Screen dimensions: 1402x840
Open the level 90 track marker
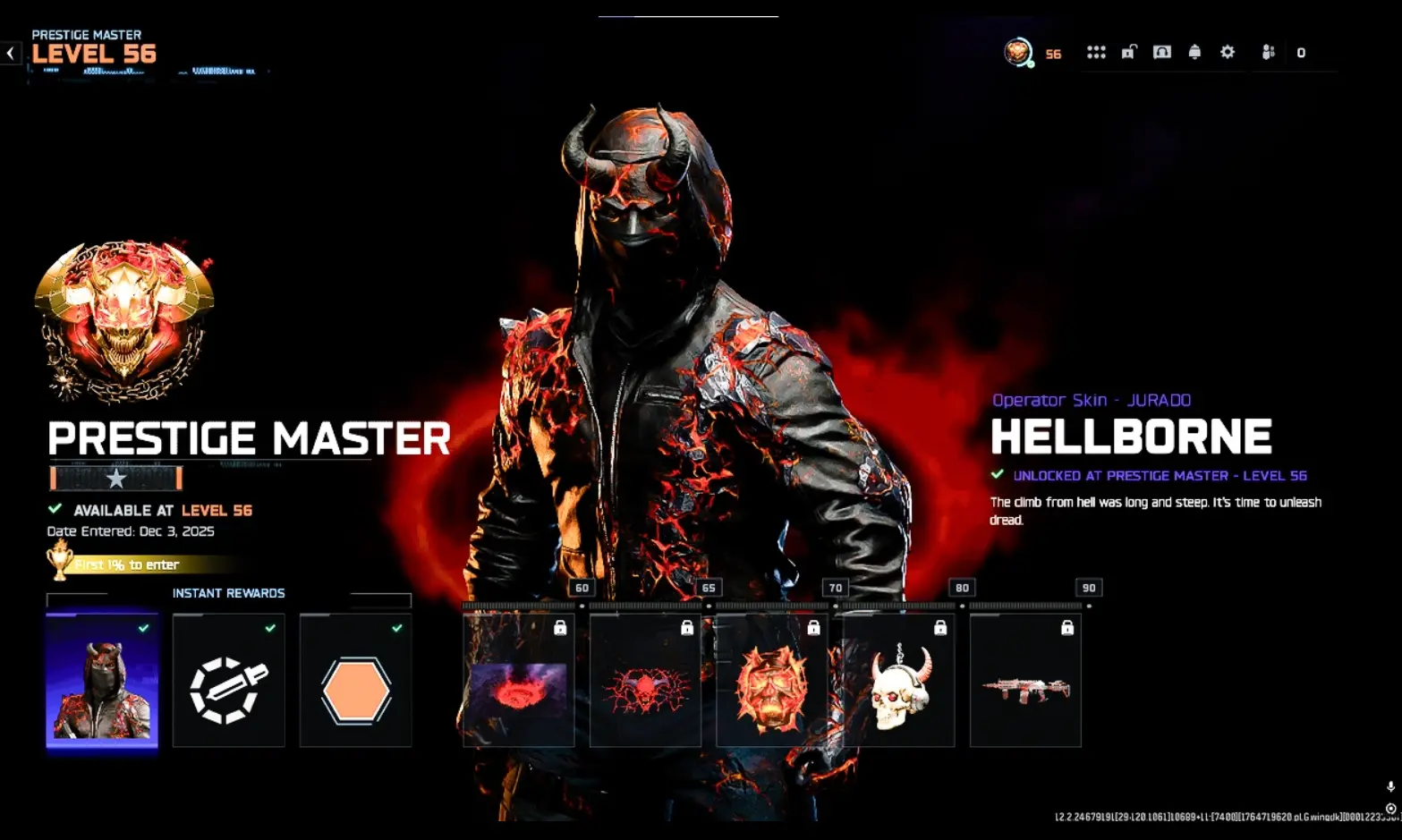(1087, 588)
